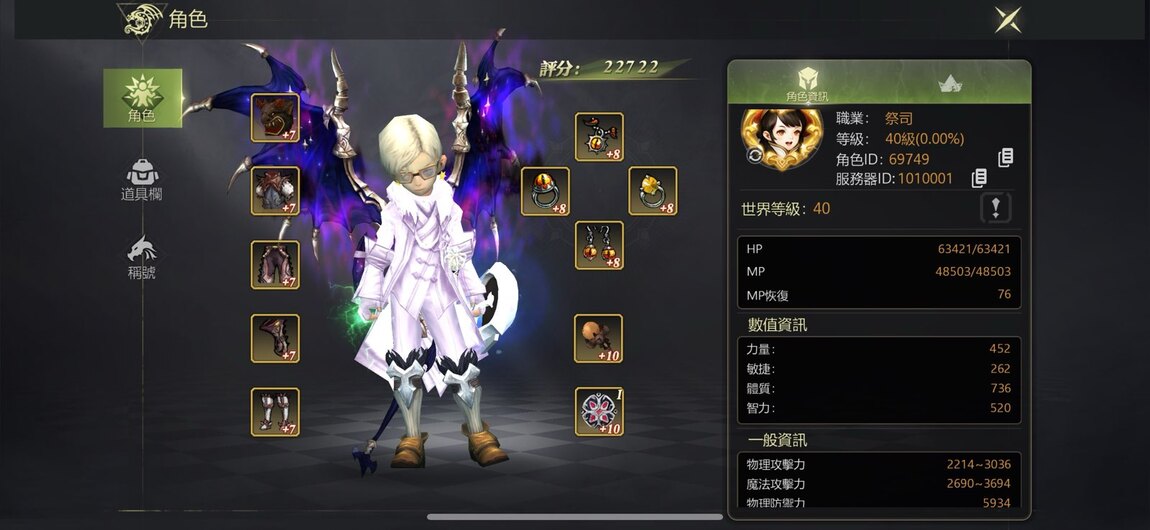Open the 道具欄 inventory tab
This screenshot has width=1150, height=530.
pos(142,180)
